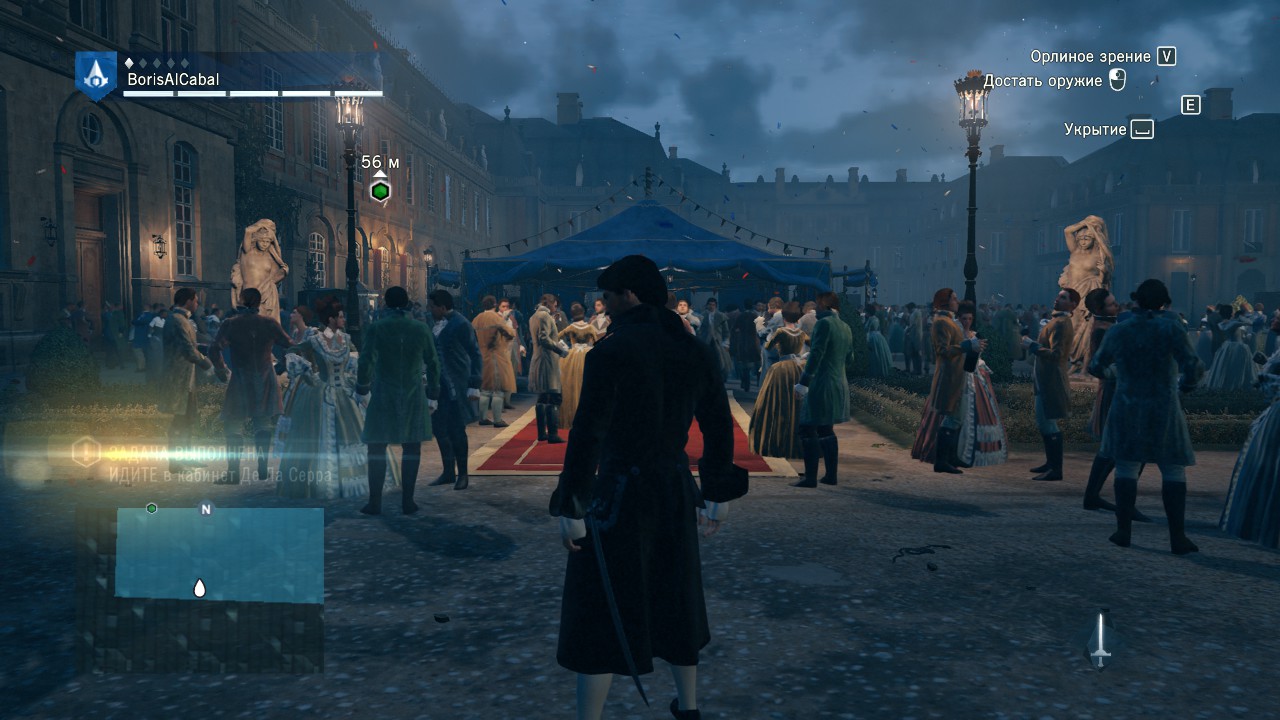Click the E key prompt indicator
This screenshot has height=720, width=1280.
pos(1190,104)
